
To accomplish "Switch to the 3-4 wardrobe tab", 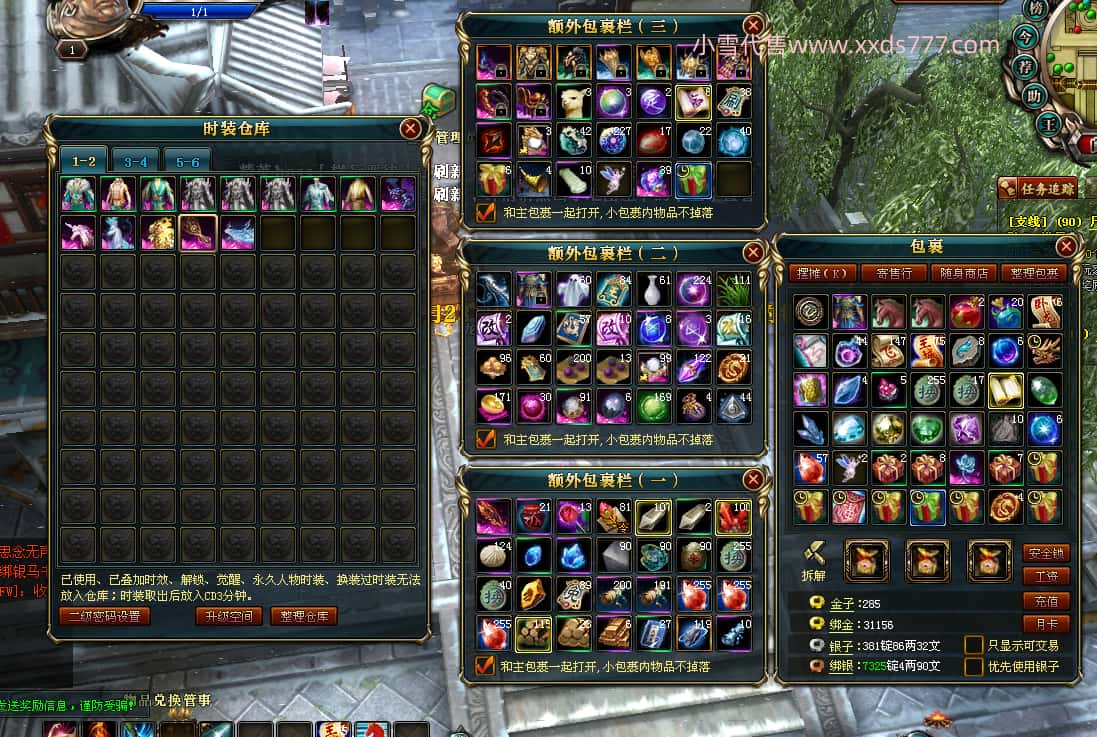I will click(135, 161).
